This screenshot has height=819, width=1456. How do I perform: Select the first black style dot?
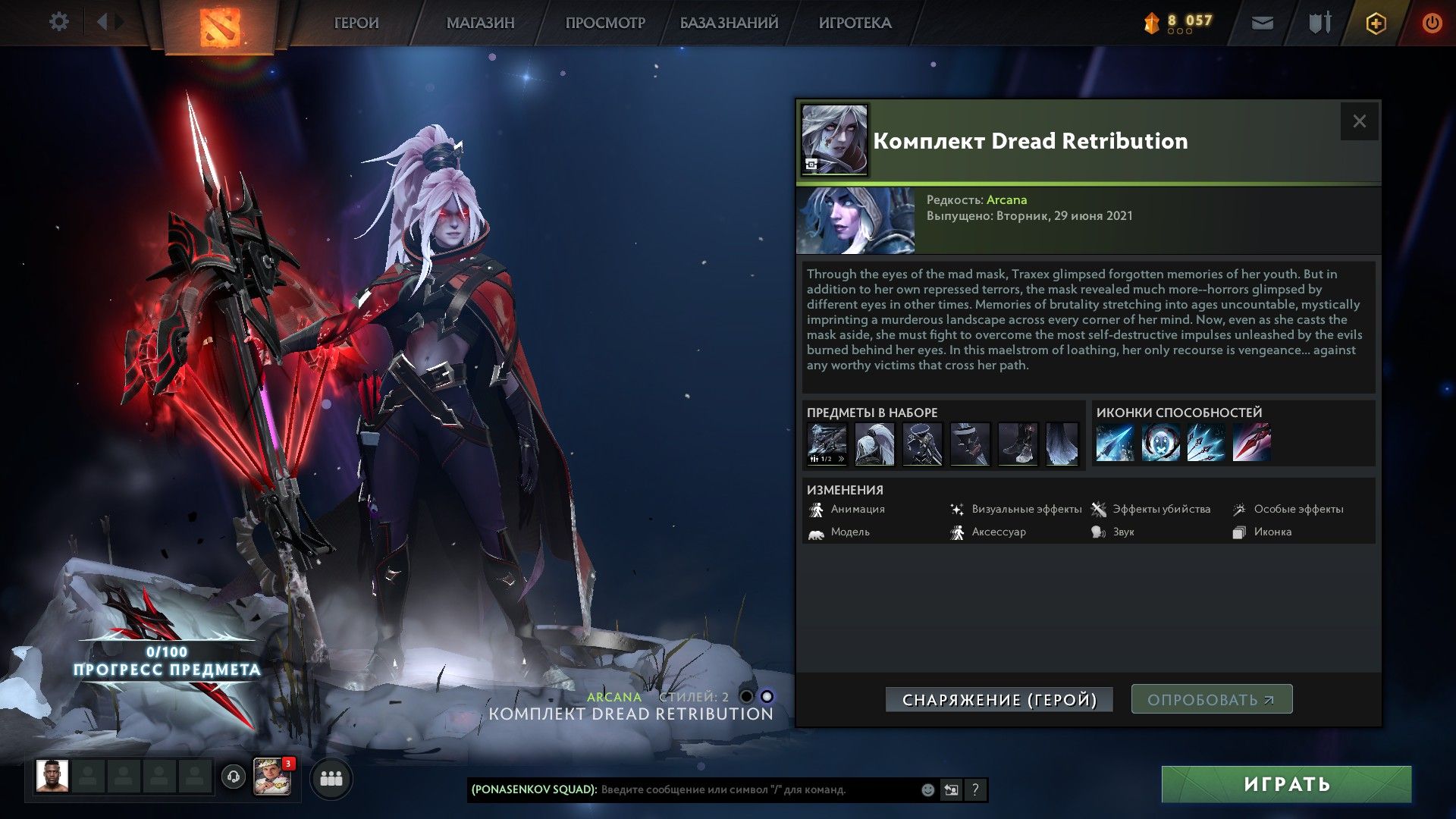tap(746, 697)
